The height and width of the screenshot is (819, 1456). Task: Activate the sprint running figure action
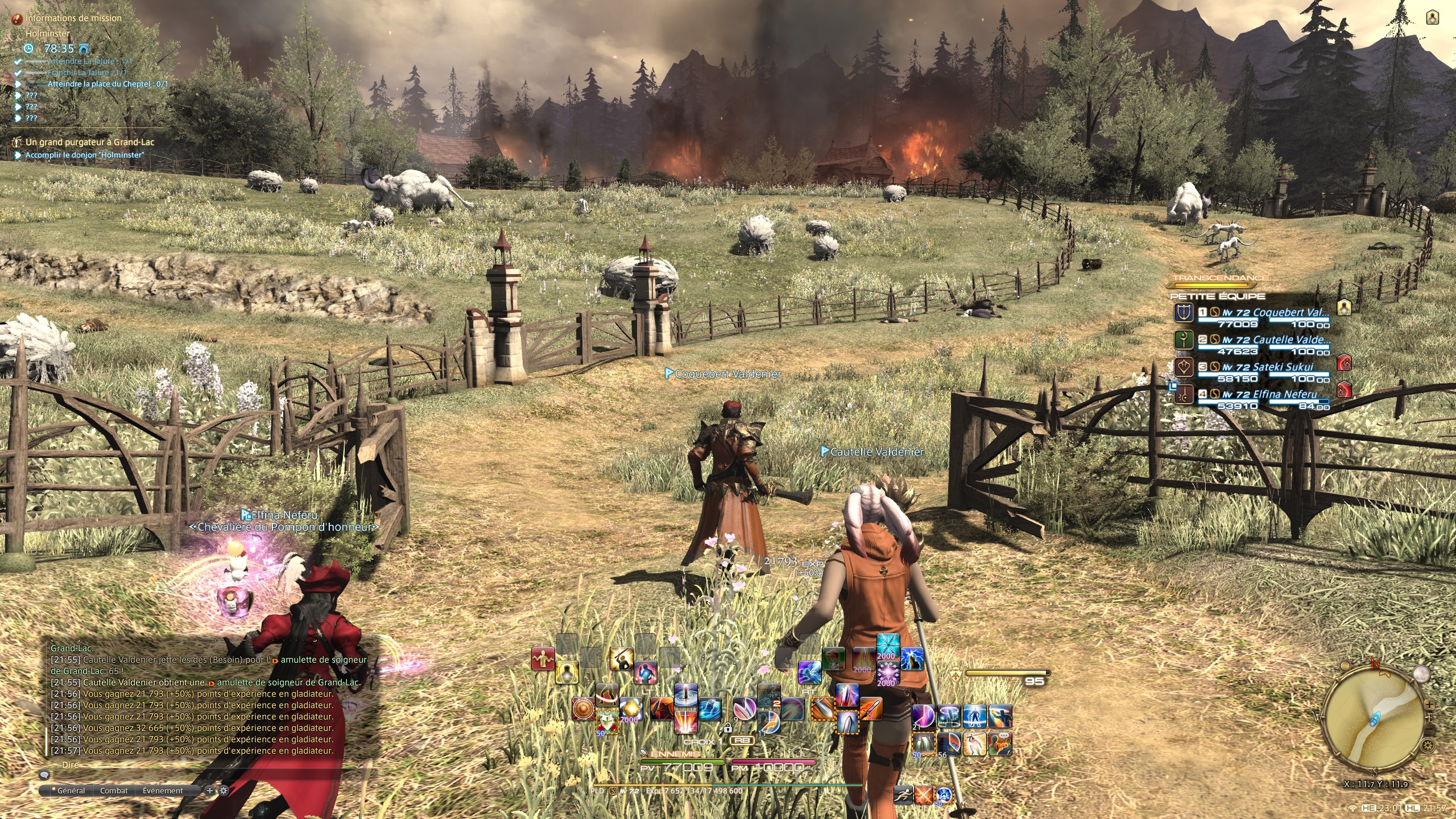point(903,795)
